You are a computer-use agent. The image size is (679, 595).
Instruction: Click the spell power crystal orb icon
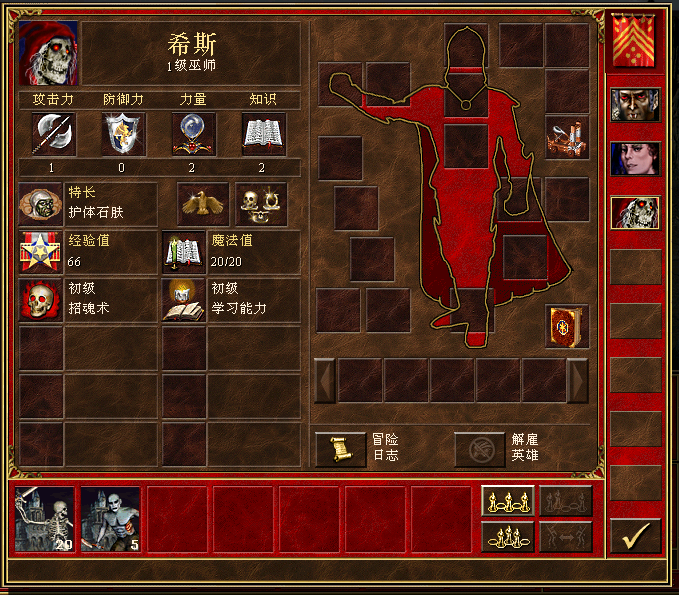click(x=194, y=134)
